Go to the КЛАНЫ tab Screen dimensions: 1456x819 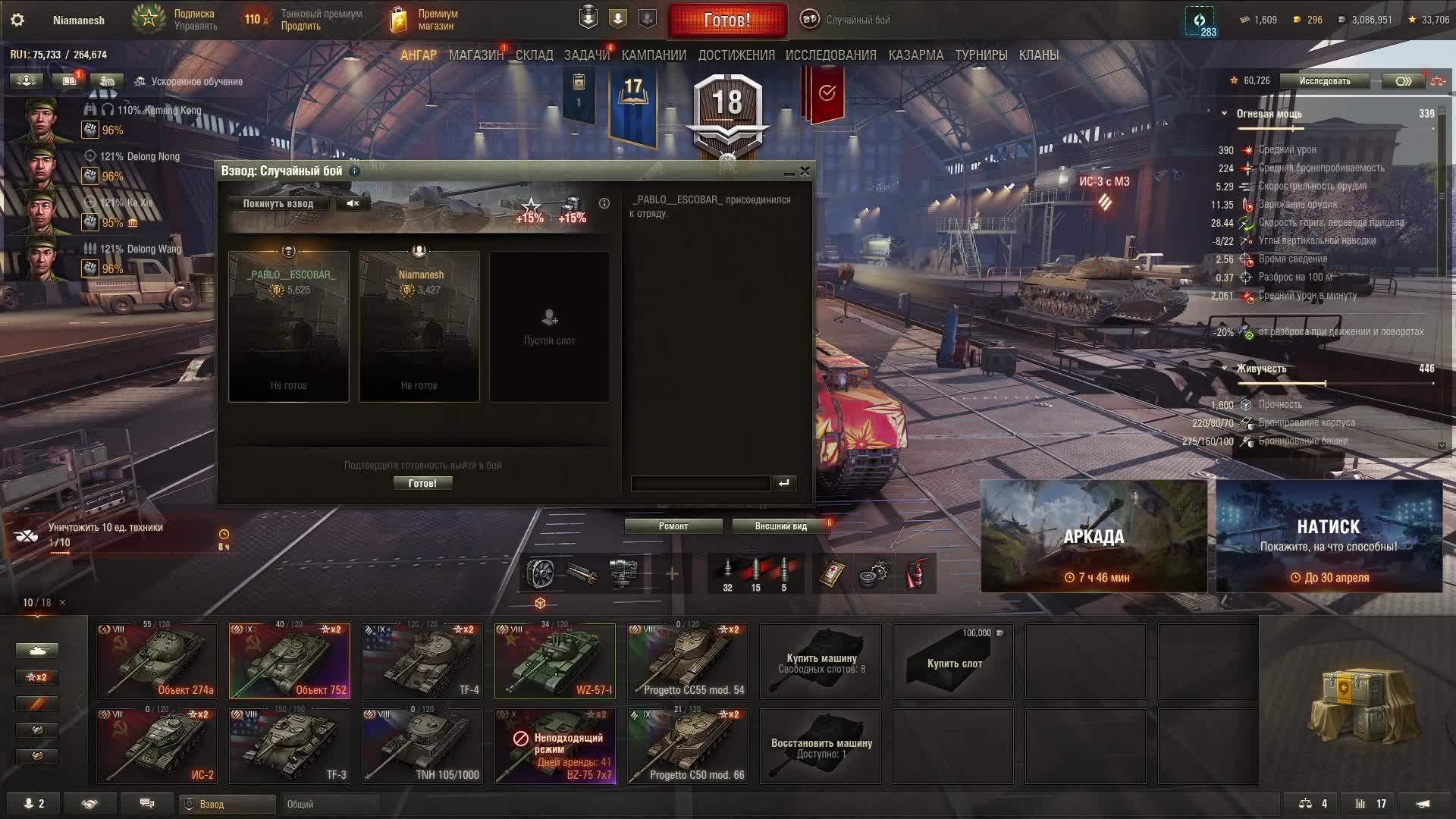1038,55
